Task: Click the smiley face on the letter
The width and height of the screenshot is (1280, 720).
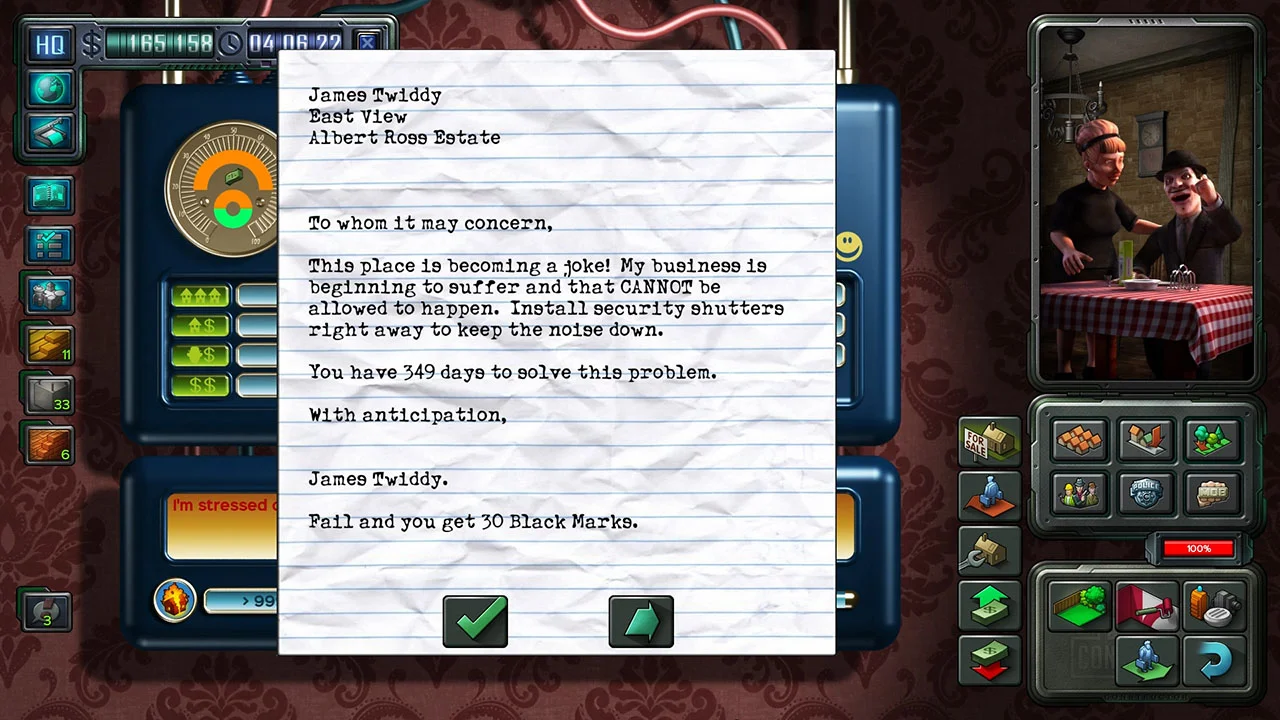Action: (x=848, y=247)
